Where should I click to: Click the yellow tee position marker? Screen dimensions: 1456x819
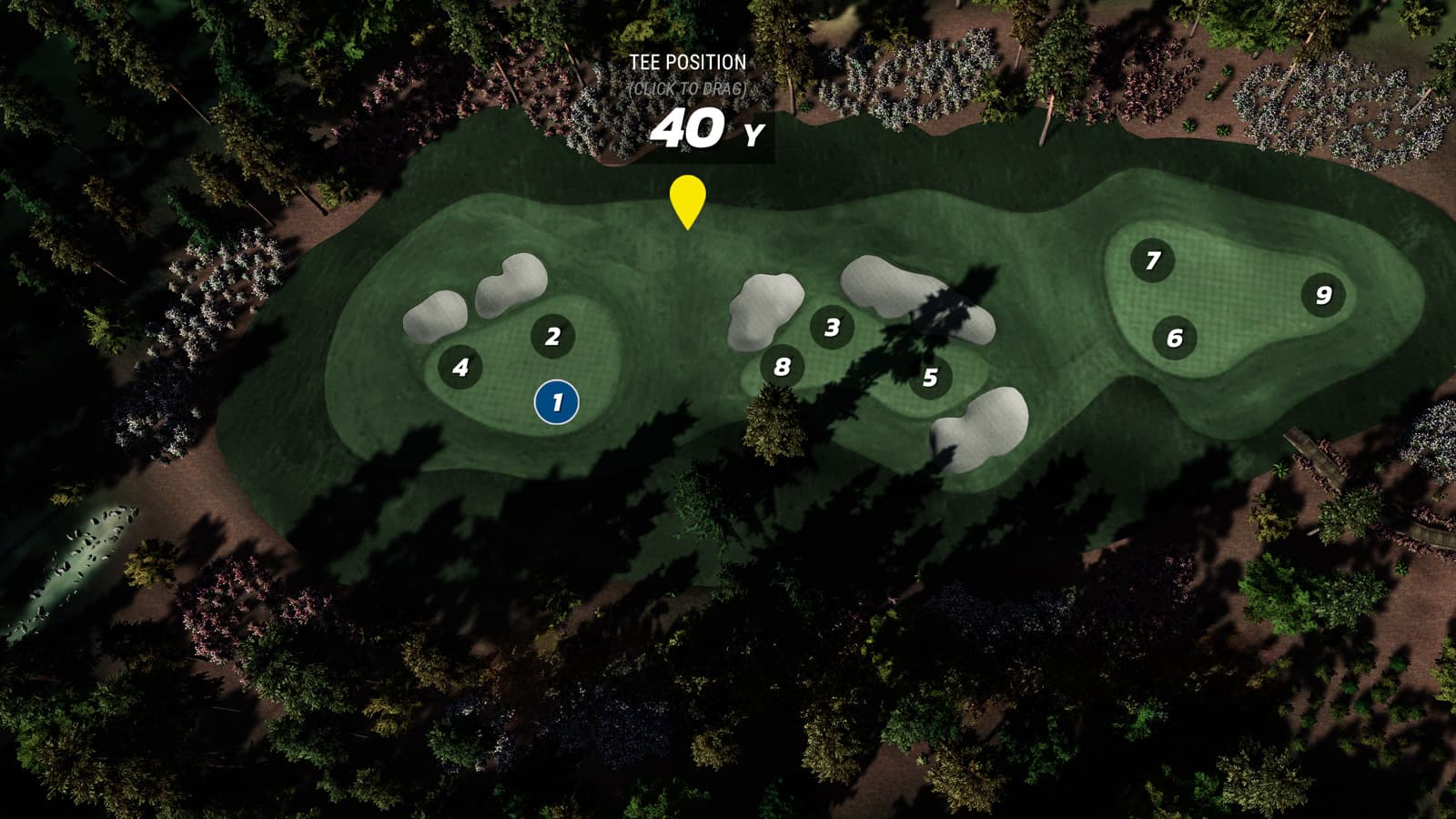pyautogui.click(x=688, y=200)
